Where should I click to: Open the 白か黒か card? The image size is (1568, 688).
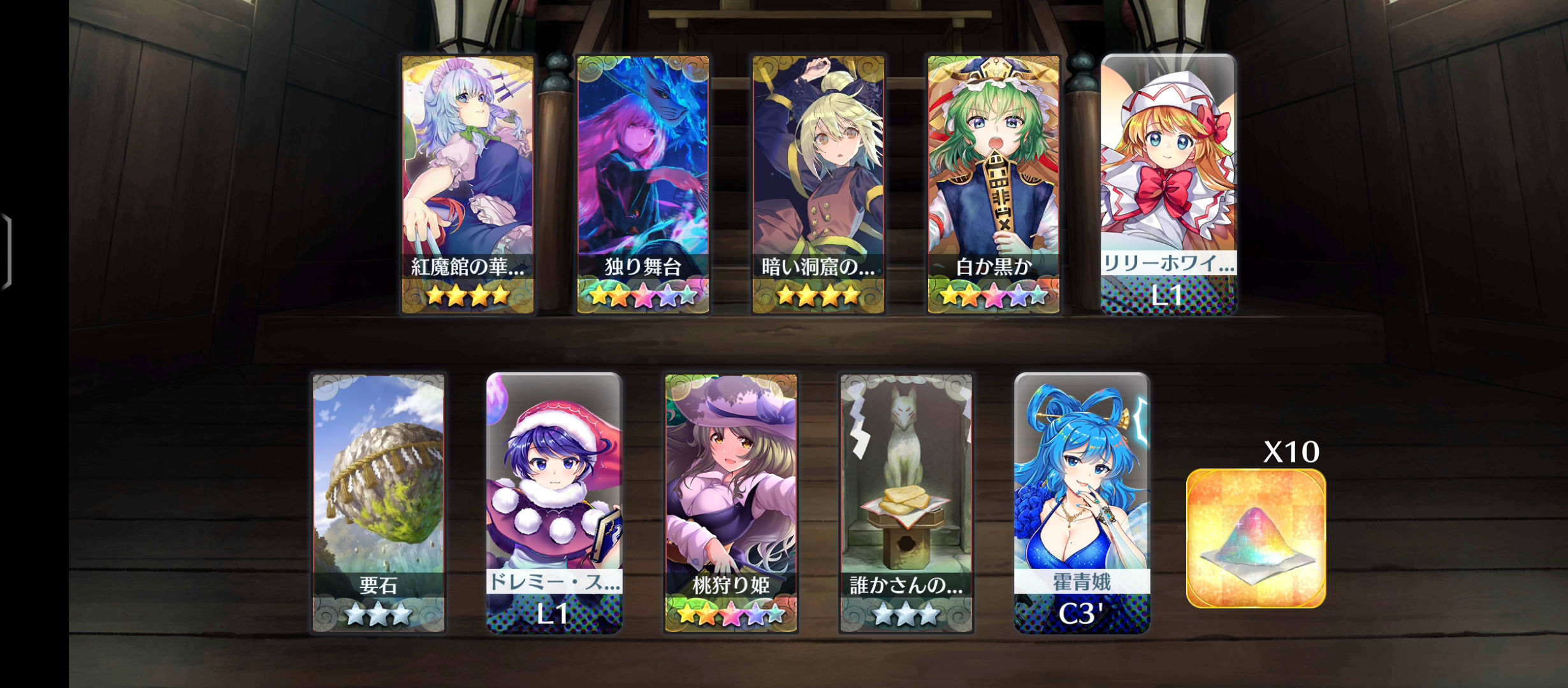point(993,184)
